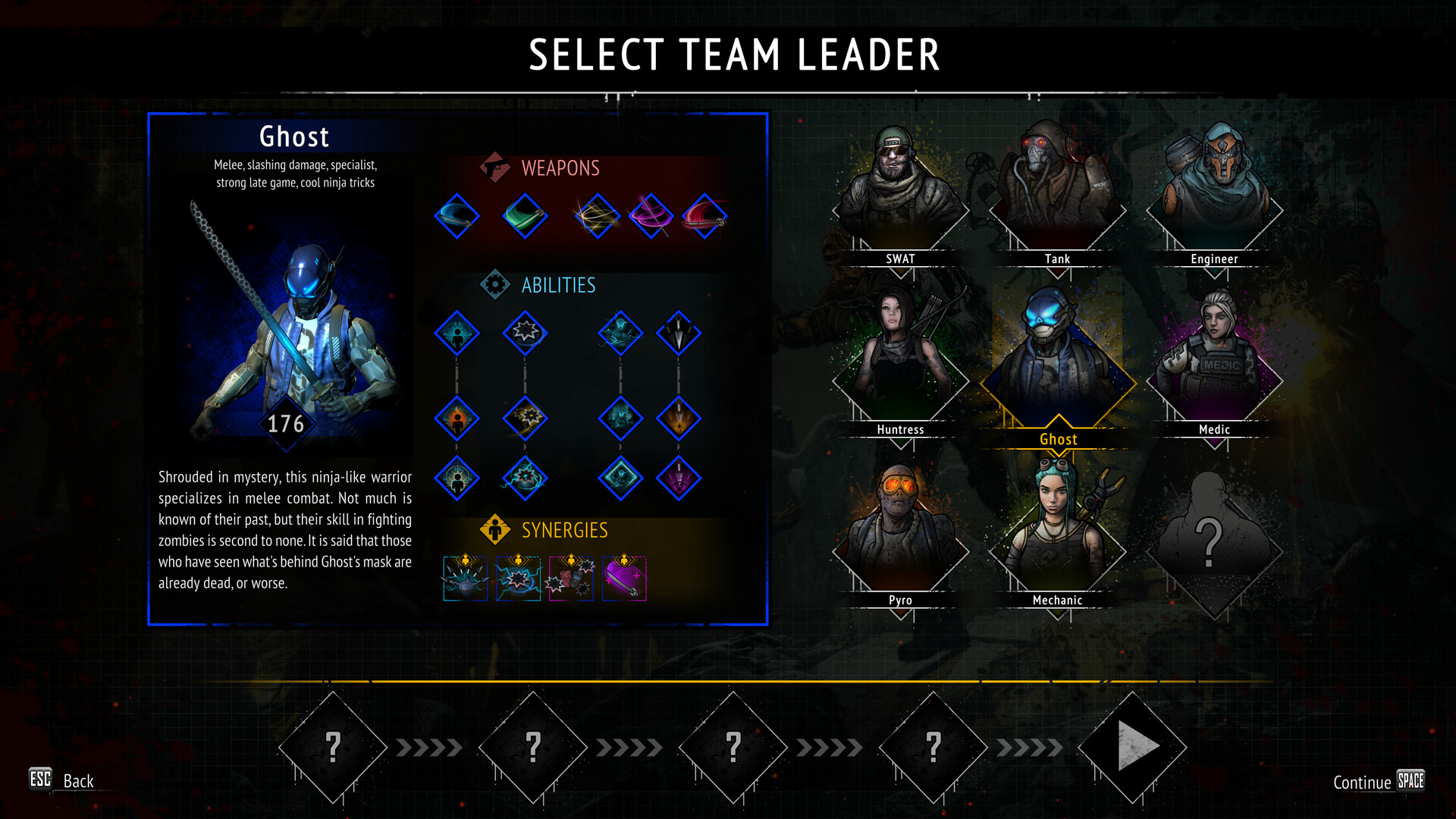The height and width of the screenshot is (819, 1456).
Task: Select the grenades and shurikens synergy icon
Action: tap(573, 580)
